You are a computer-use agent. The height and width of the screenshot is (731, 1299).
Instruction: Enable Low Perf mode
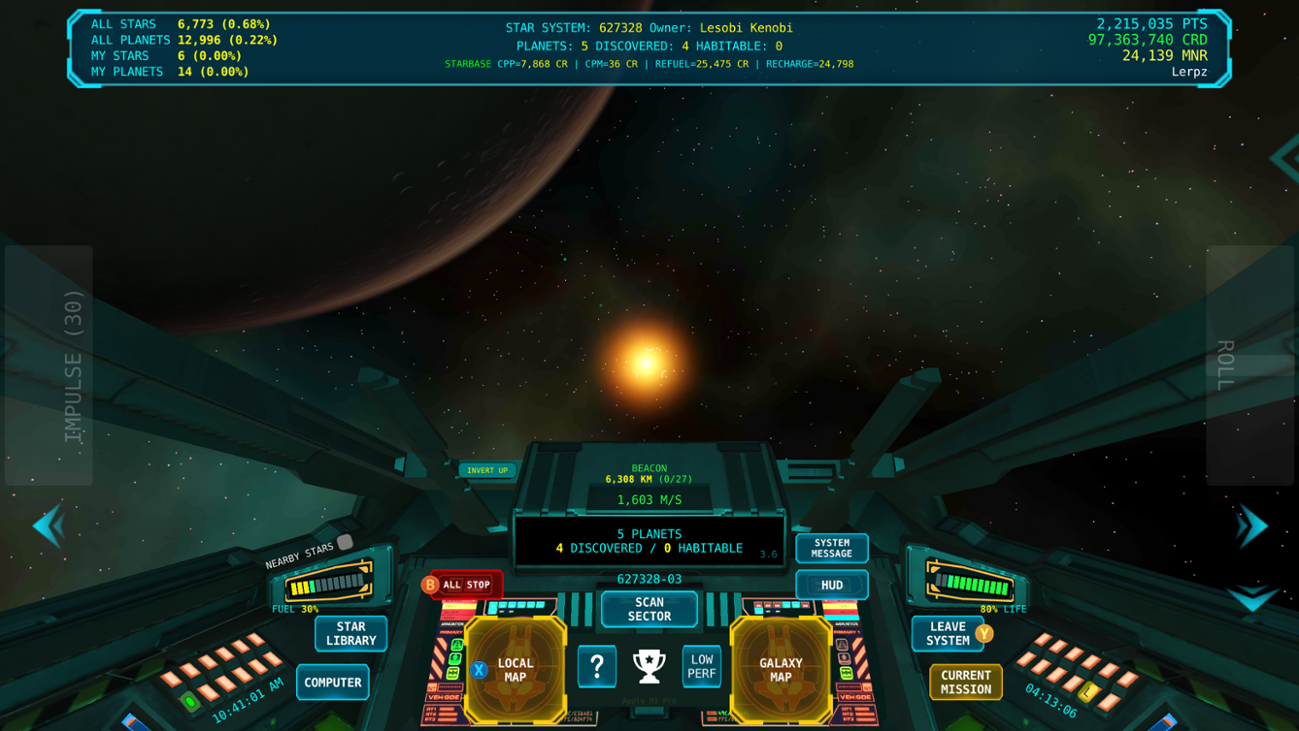pos(700,666)
